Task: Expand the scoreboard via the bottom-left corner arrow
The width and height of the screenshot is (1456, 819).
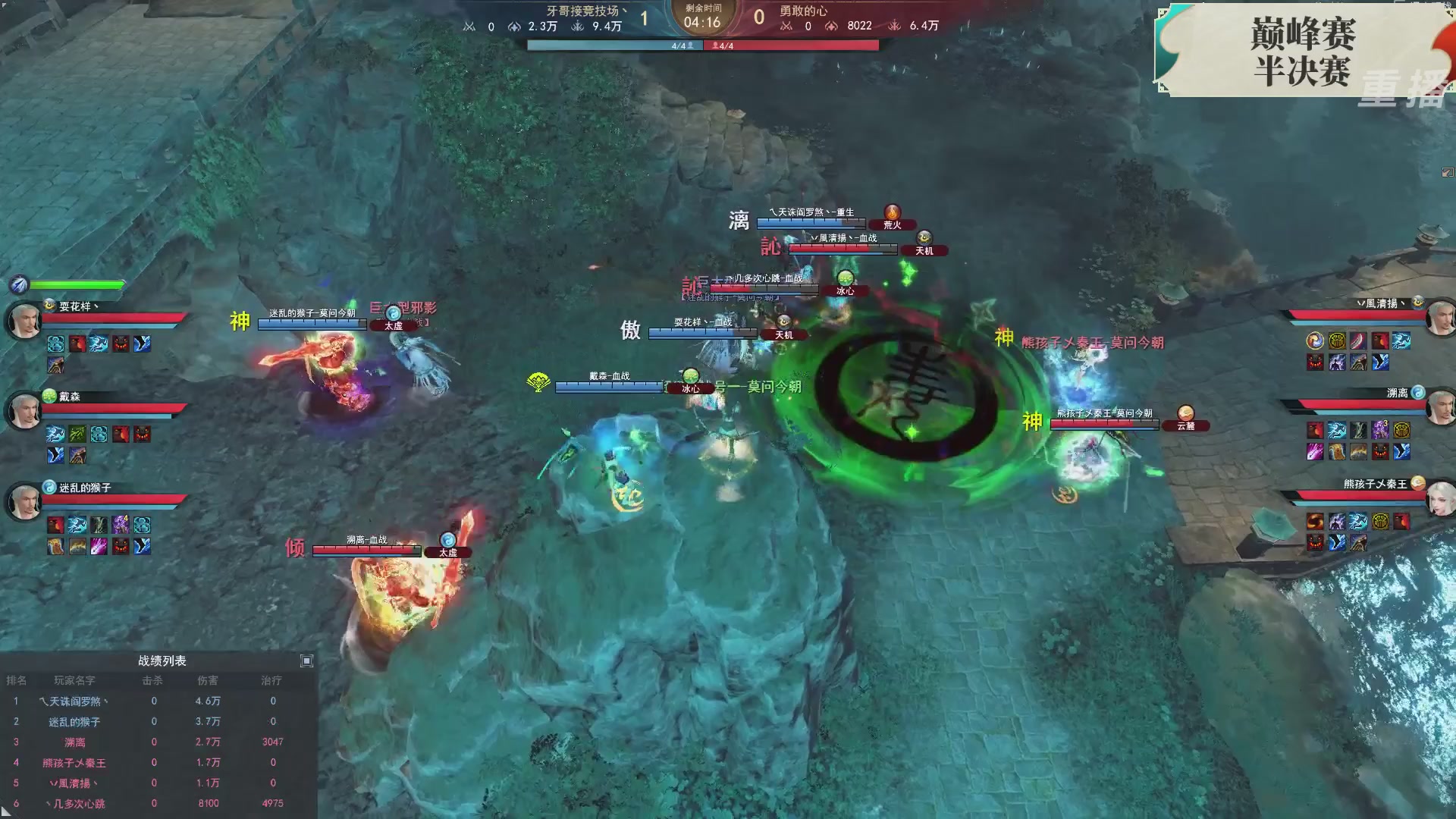Action: pyautogui.click(x=6, y=814)
